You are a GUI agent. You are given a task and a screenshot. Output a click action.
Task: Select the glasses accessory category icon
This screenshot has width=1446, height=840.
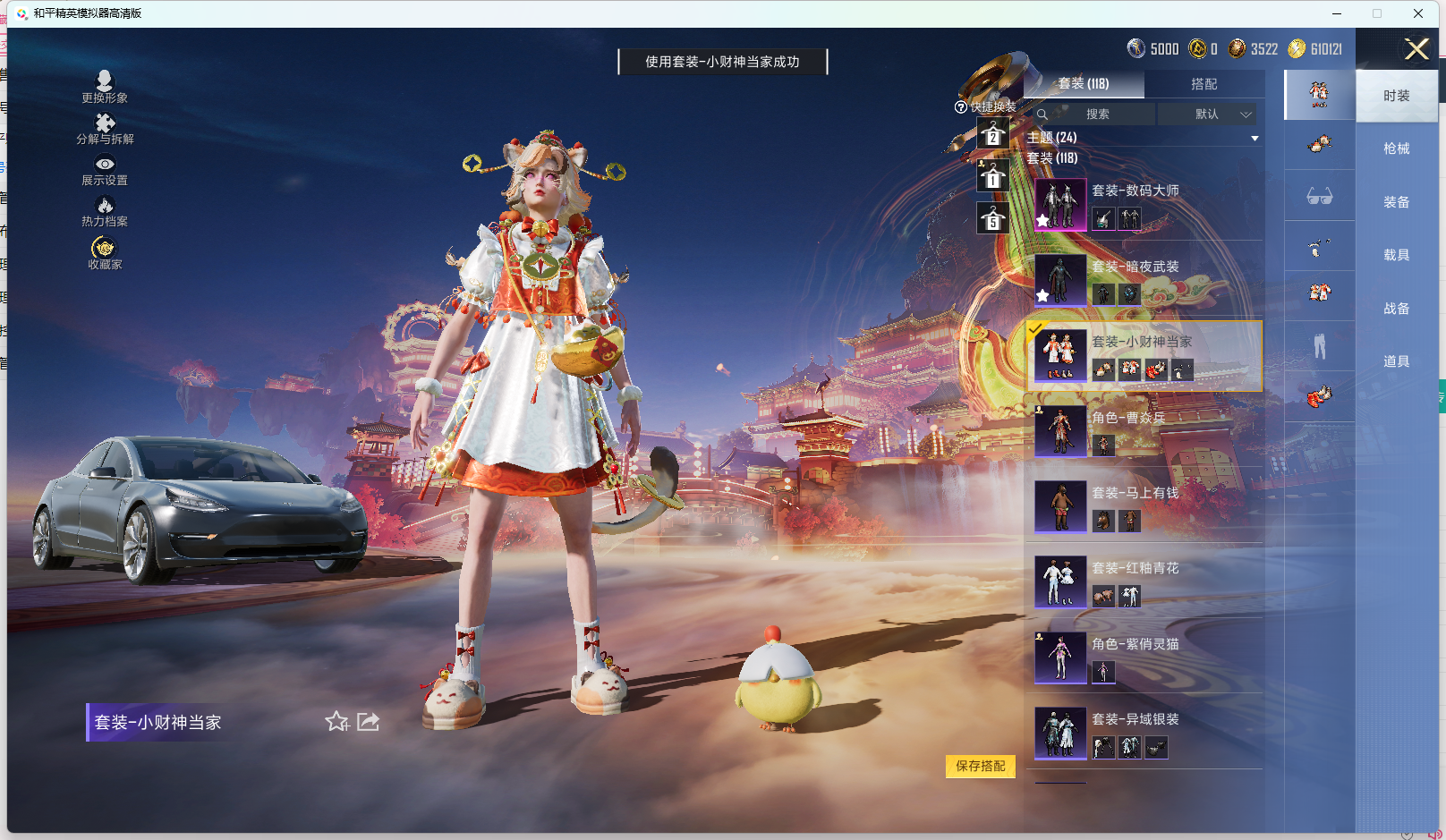click(1319, 196)
